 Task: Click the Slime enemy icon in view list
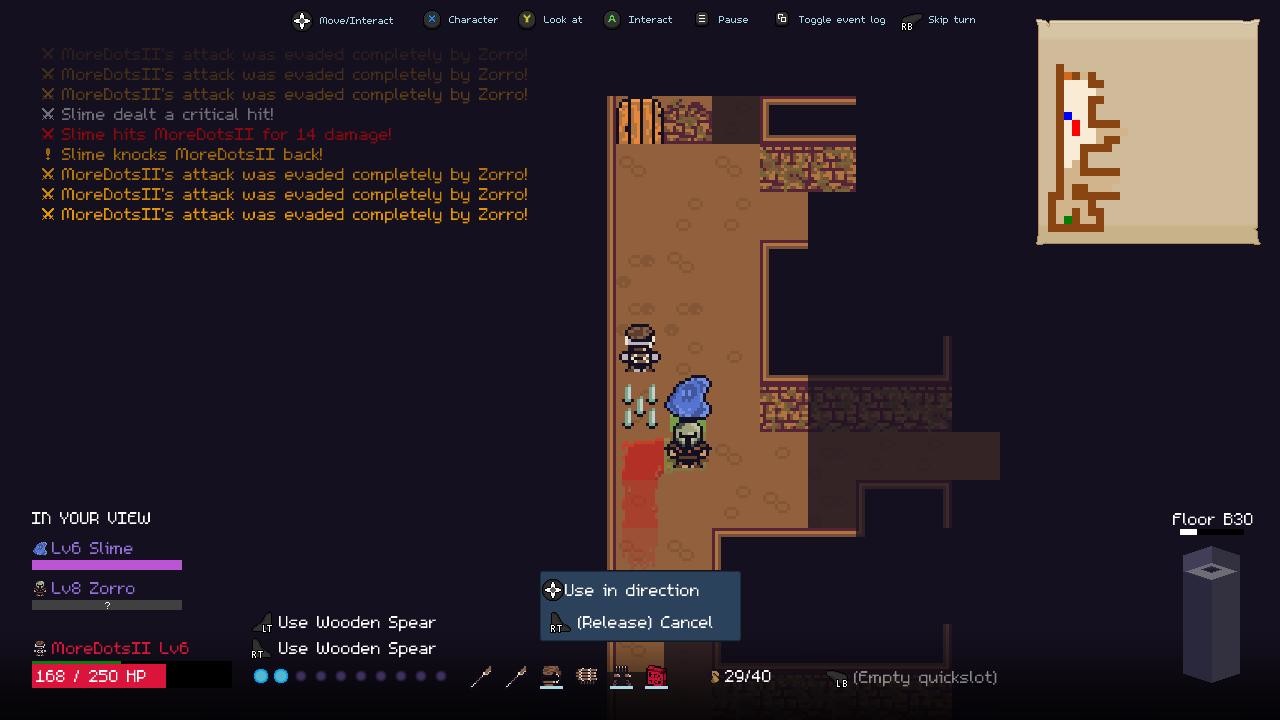[38, 548]
